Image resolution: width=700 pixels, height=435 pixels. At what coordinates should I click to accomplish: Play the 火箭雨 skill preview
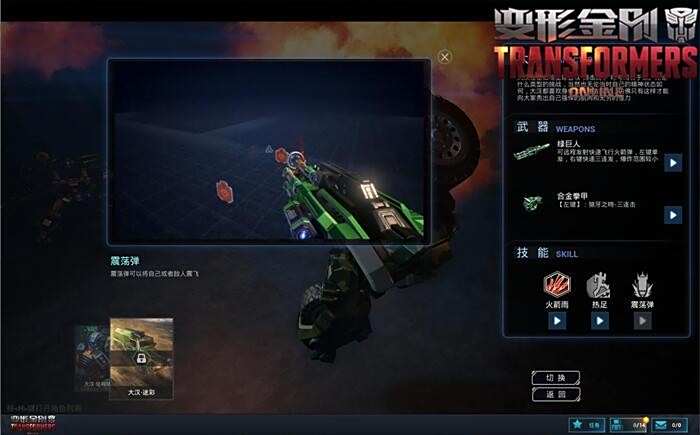[x=557, y=321]
